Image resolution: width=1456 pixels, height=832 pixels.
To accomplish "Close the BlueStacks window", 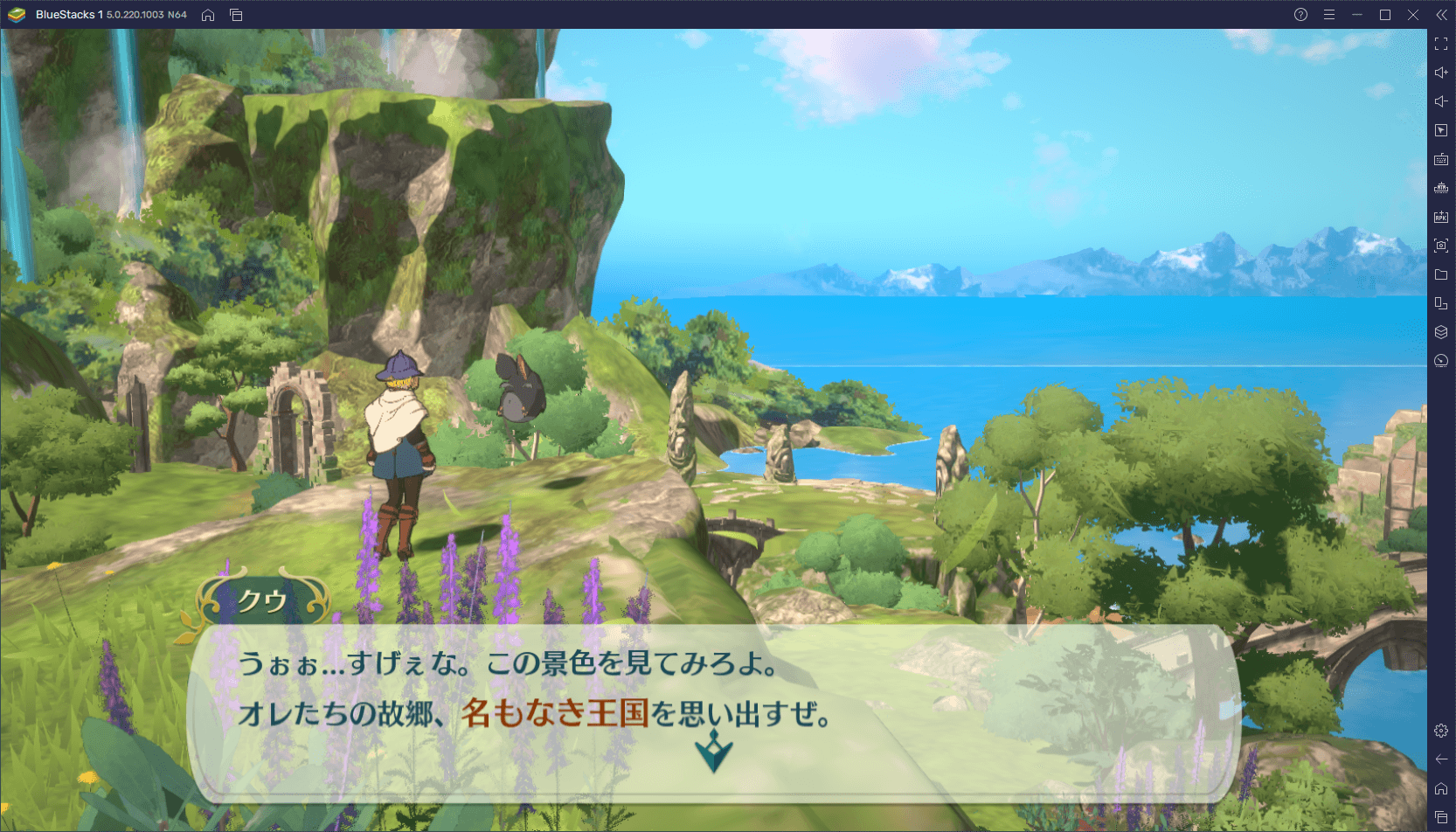I will (x=1413, y=15).
